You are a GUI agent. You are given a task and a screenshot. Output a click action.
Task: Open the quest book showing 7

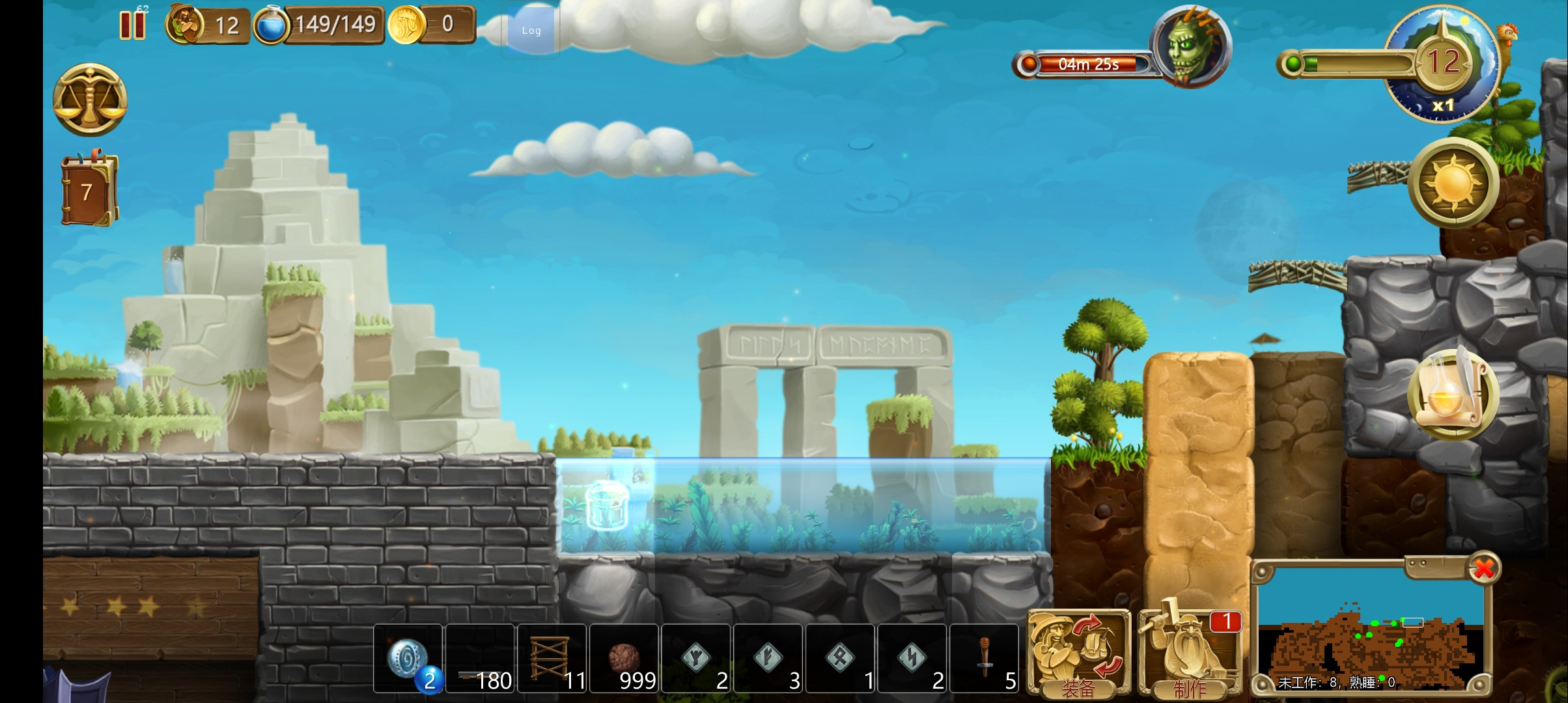coord(89,191)
